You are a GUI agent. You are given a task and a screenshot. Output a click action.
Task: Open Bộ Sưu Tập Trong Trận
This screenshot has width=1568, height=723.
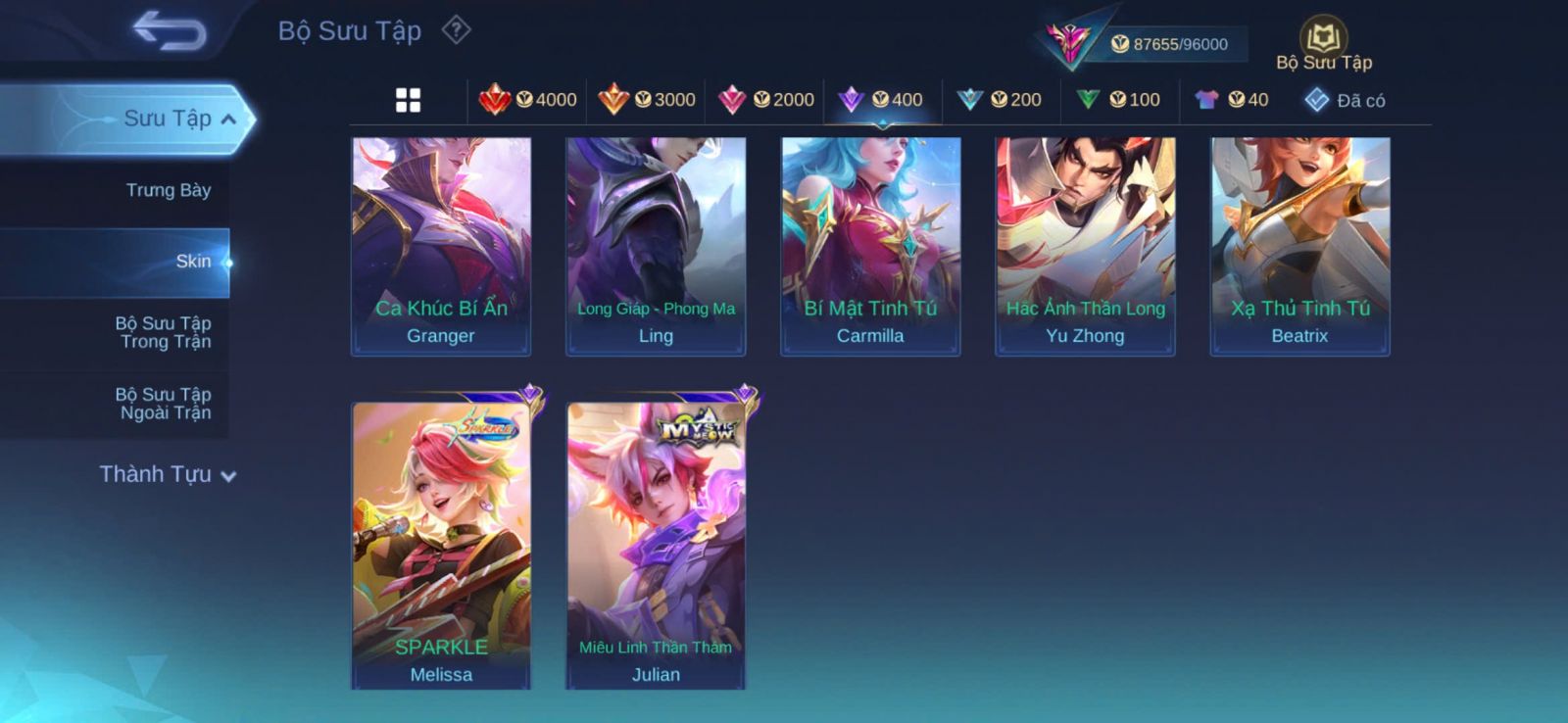click(x=164, y=332)
